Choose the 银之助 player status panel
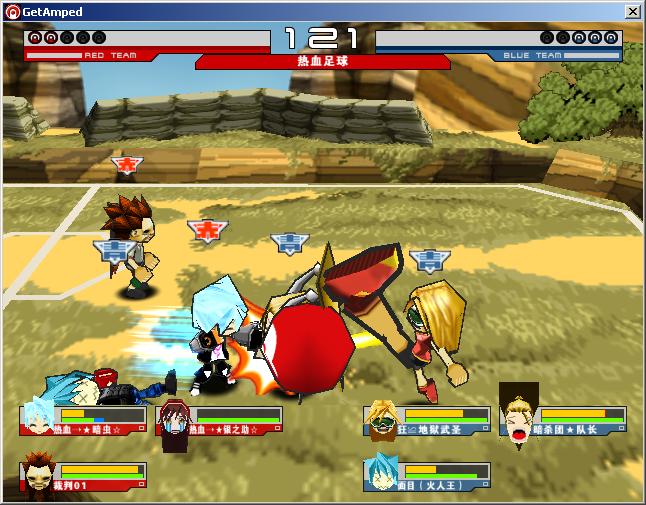This screenshot has width=646, height=505. 220,420
